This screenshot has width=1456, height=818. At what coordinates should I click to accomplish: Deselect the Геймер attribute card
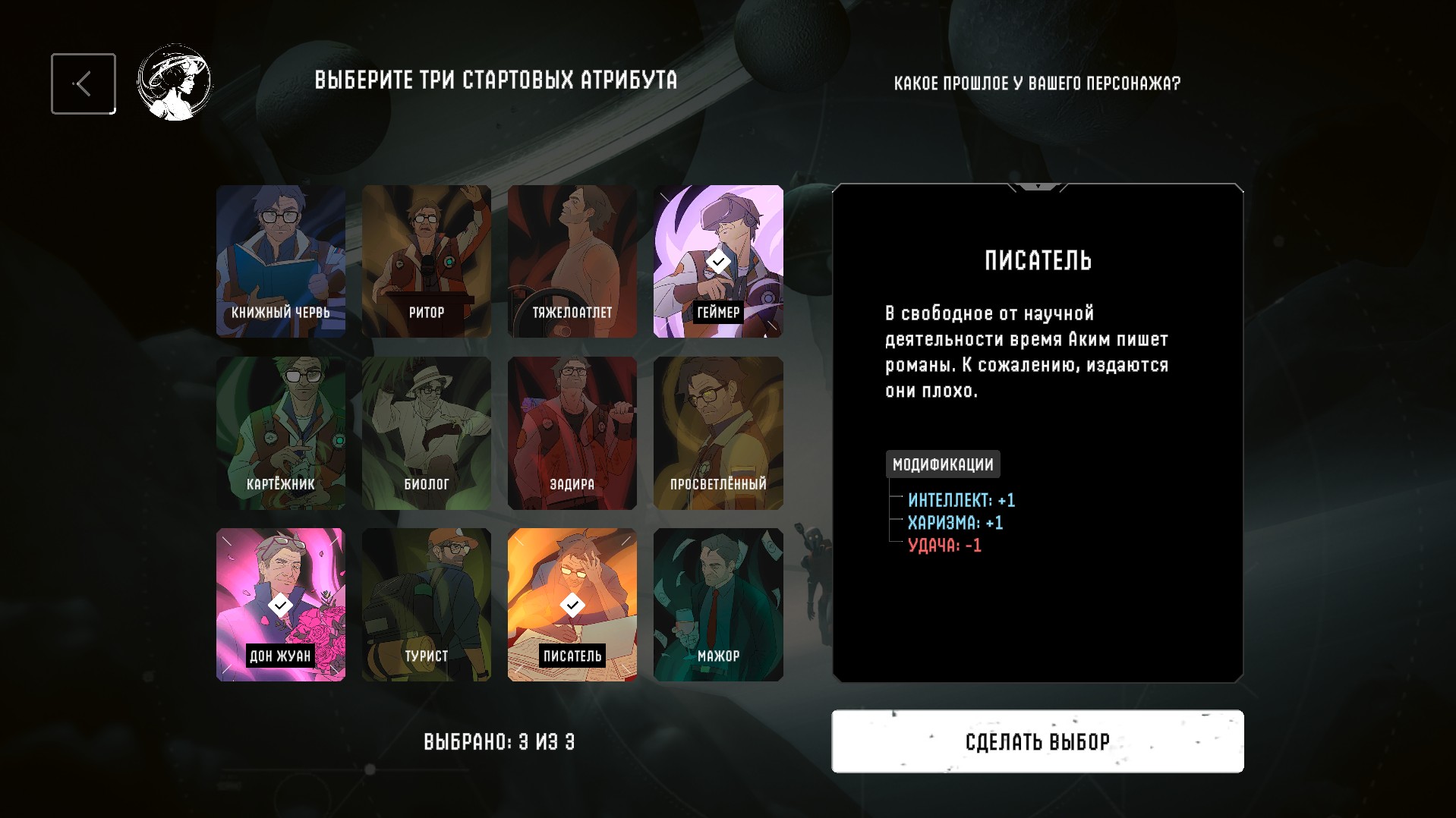point(718,261)
